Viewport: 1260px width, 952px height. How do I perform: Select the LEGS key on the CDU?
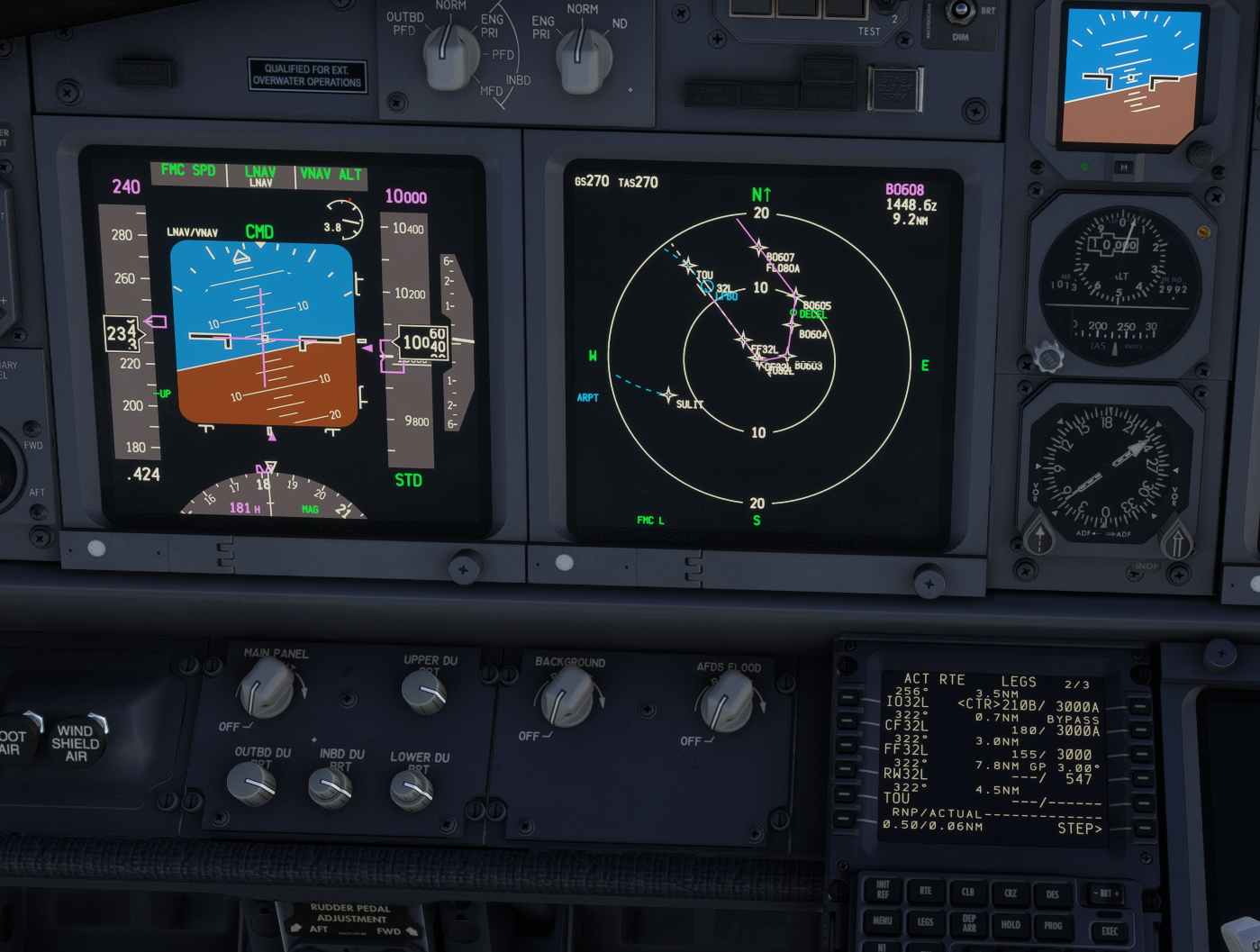(x=925, y=921)
